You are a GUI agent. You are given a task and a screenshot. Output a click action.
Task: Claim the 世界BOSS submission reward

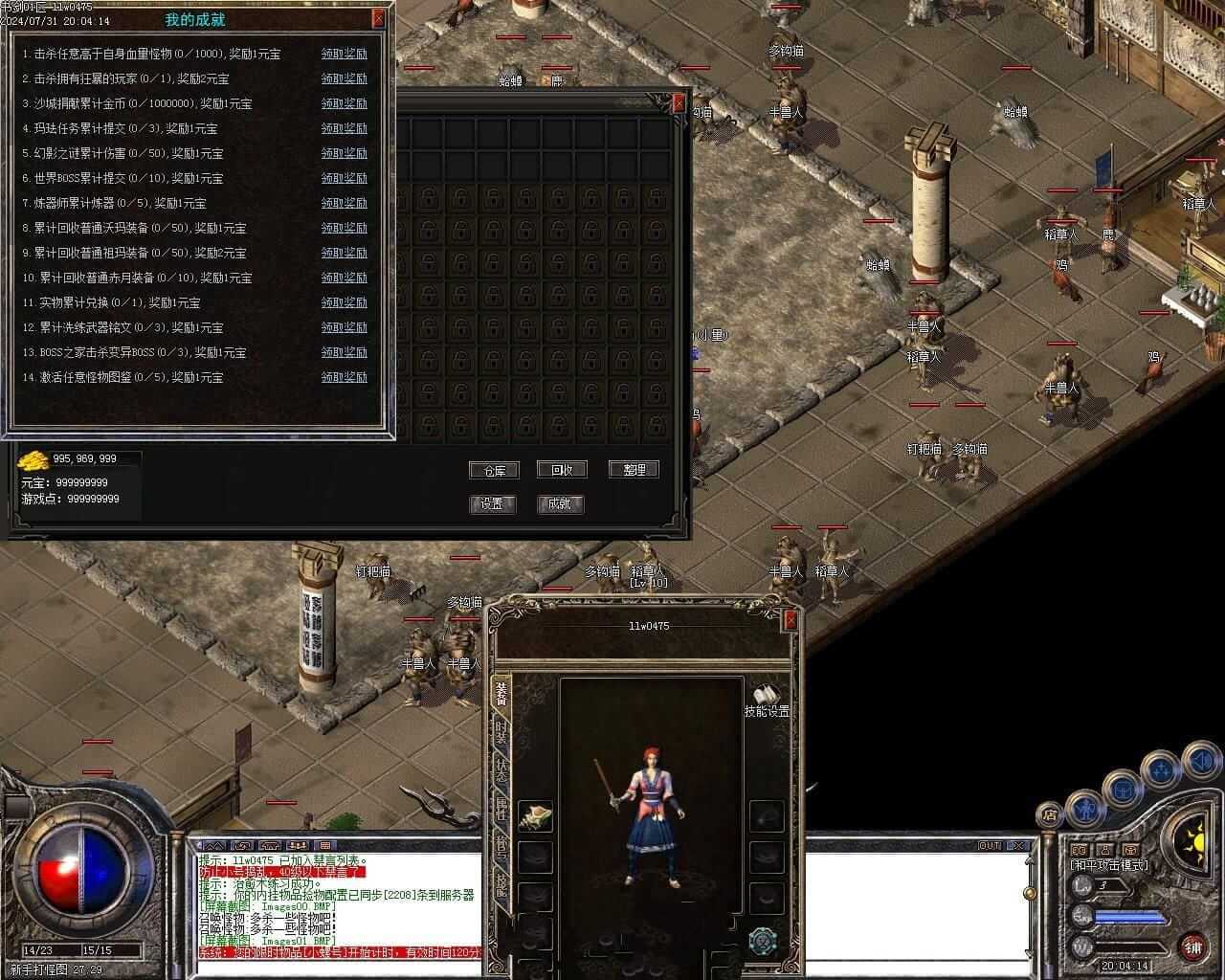[x=344, y=178]
